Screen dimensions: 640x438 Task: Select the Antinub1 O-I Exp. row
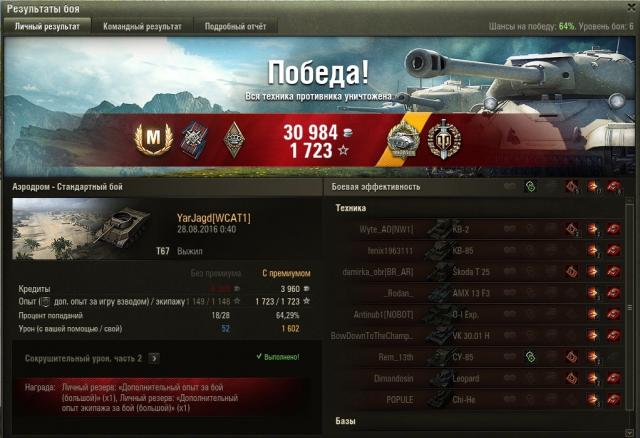[x=480, y=313]
